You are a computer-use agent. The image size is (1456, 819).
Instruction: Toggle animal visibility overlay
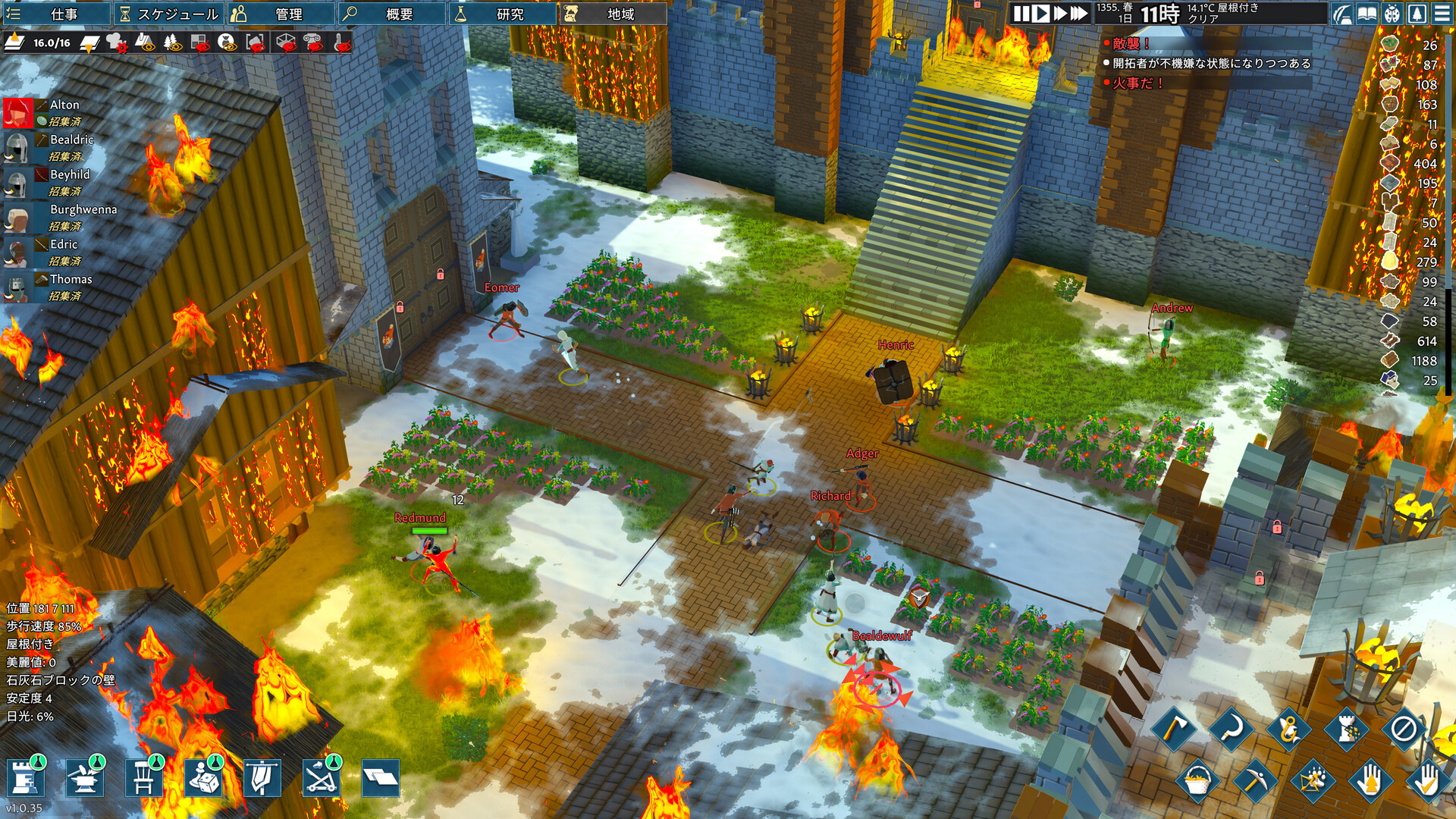click(227, 42)
